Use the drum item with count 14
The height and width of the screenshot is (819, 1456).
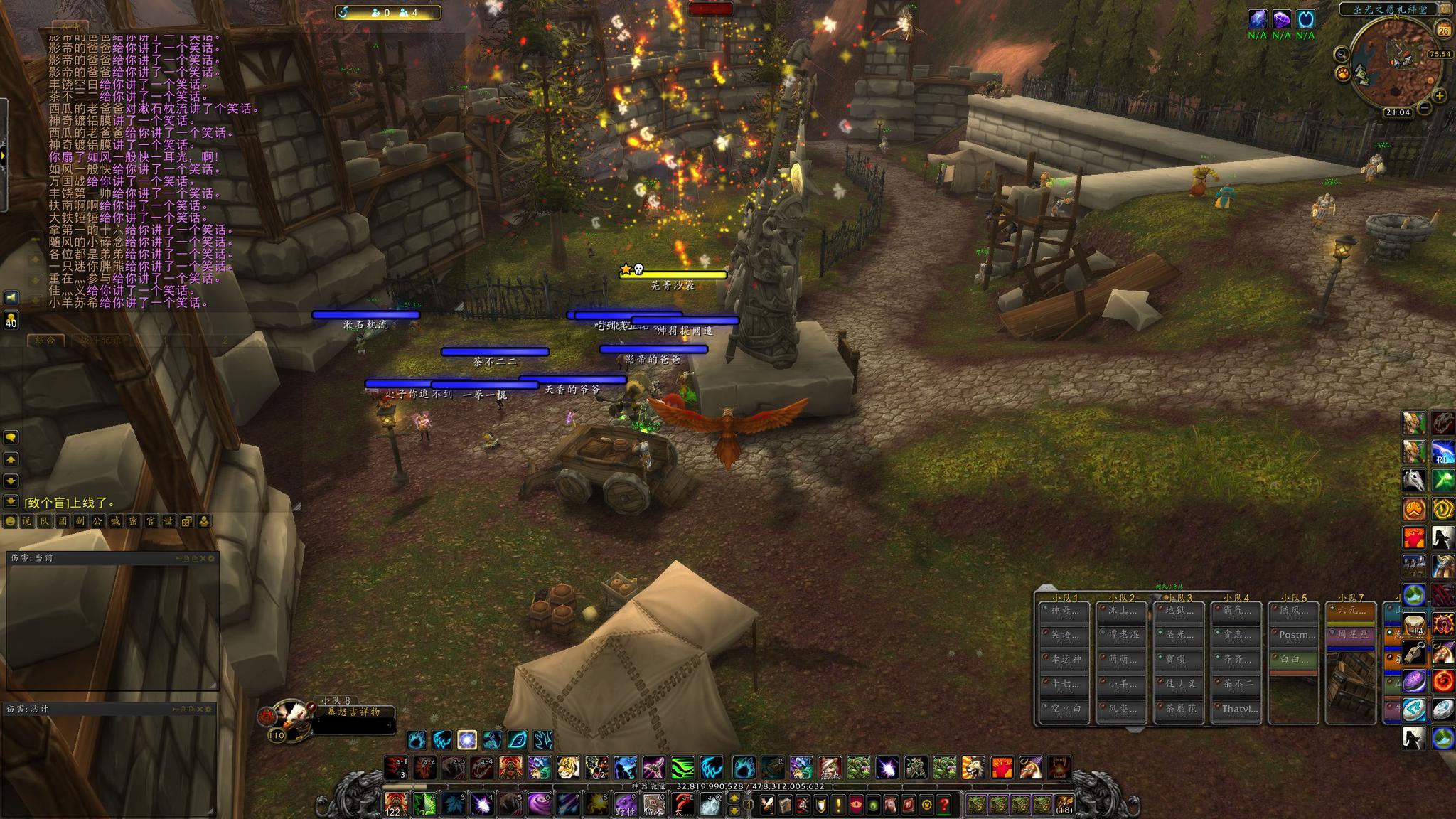pyautogui.click(x=1413, y=626)
